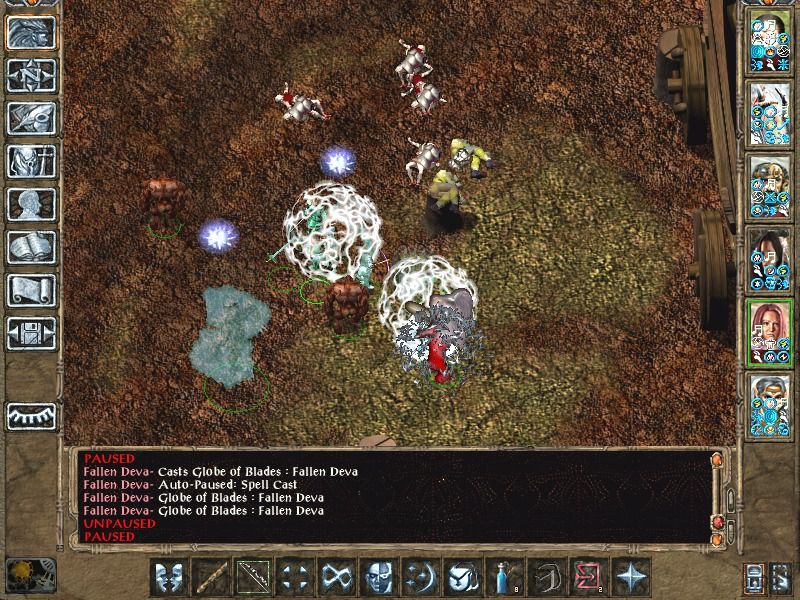Click the rest button with closed eye

click(31, 416)
